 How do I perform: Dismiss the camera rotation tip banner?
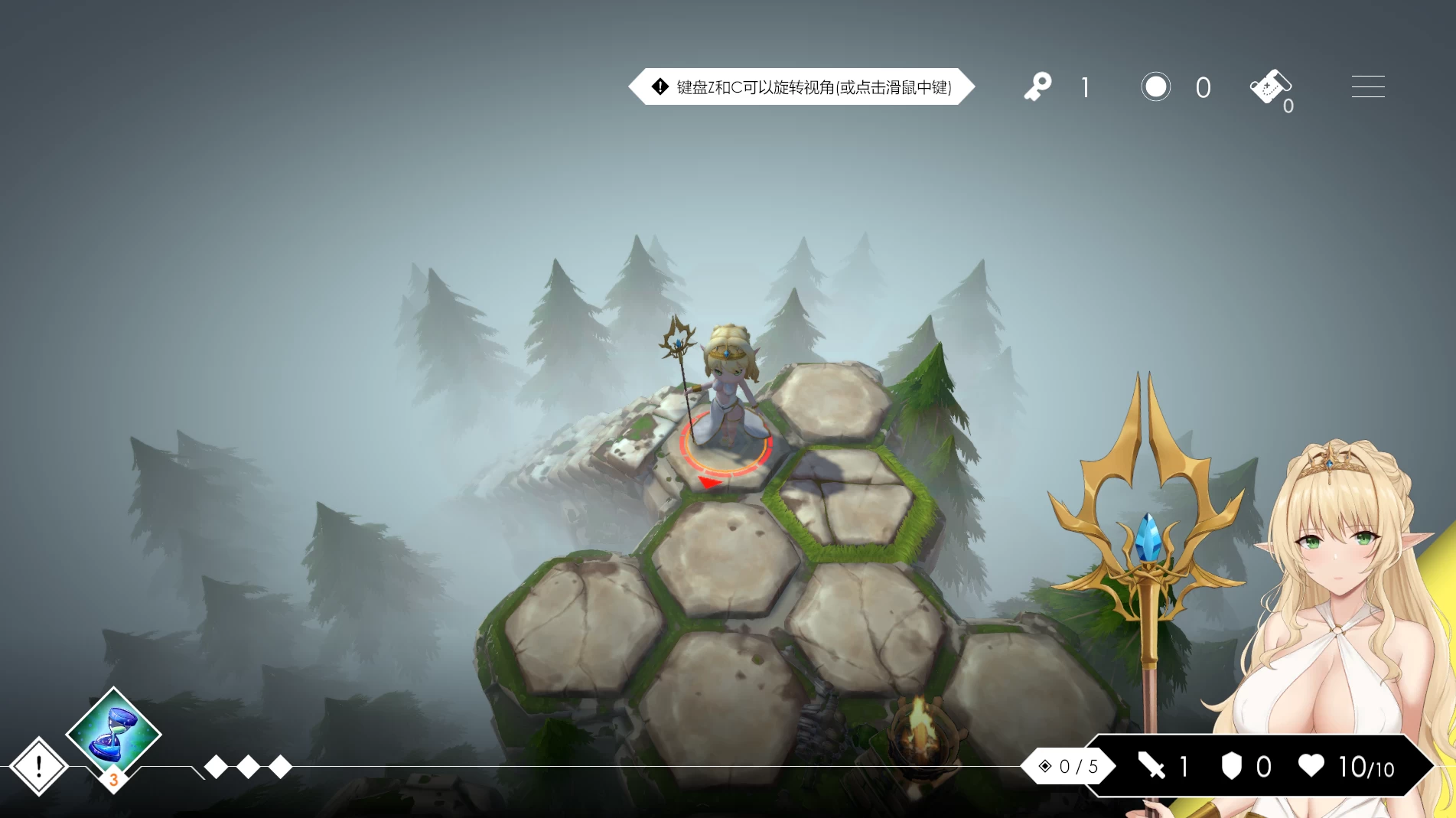pyautogui.click(x=802, y=86)
